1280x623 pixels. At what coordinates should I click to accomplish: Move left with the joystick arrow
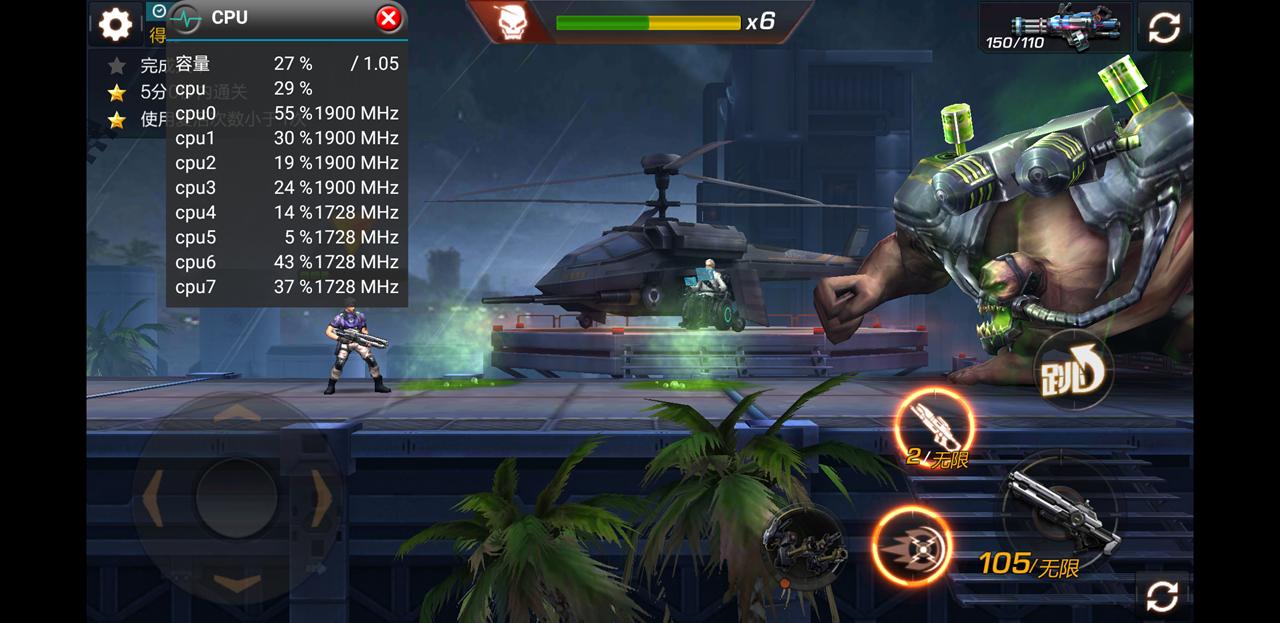tap(153, 497)
